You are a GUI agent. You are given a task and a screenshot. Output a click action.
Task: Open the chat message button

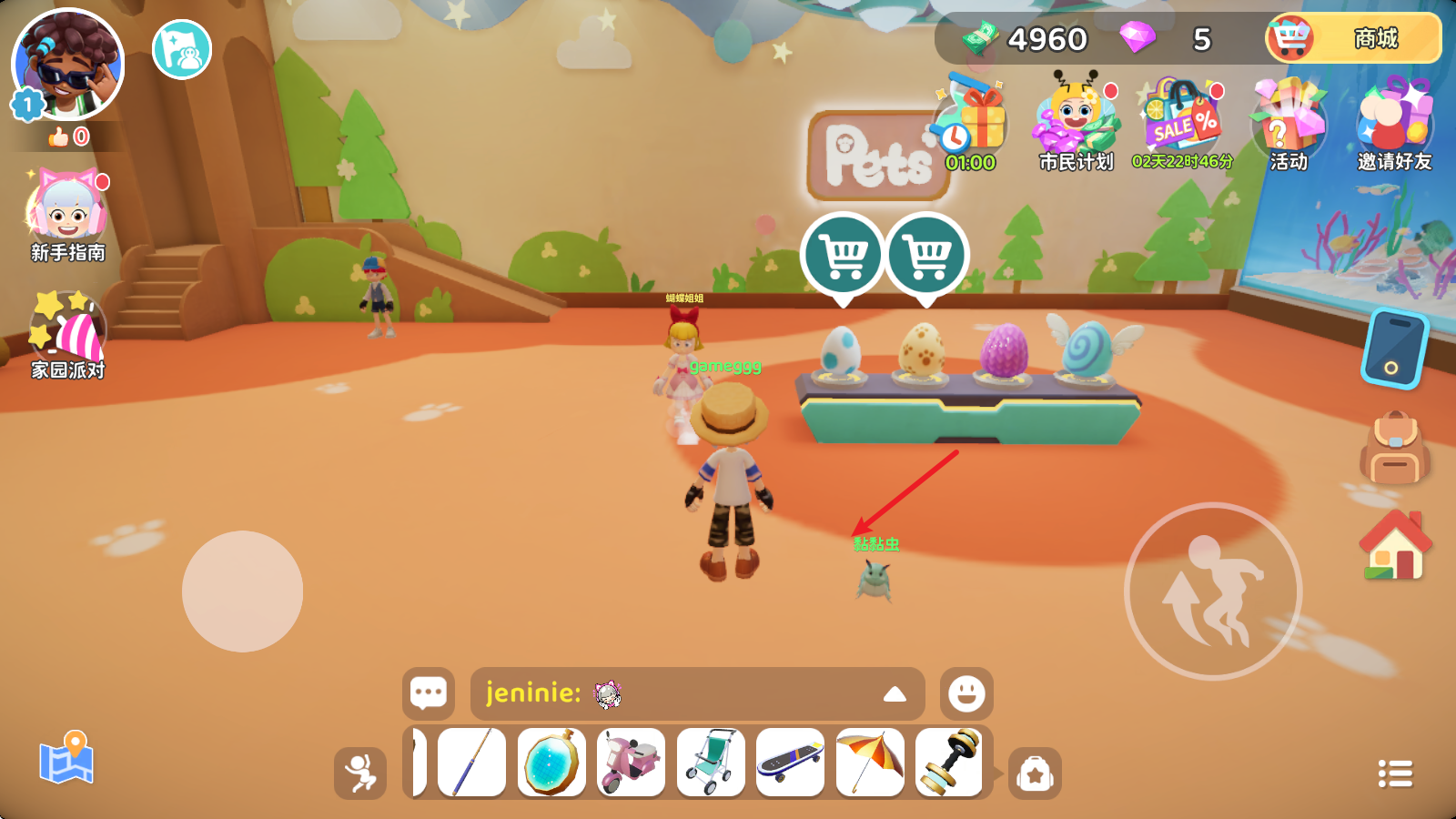429,693
